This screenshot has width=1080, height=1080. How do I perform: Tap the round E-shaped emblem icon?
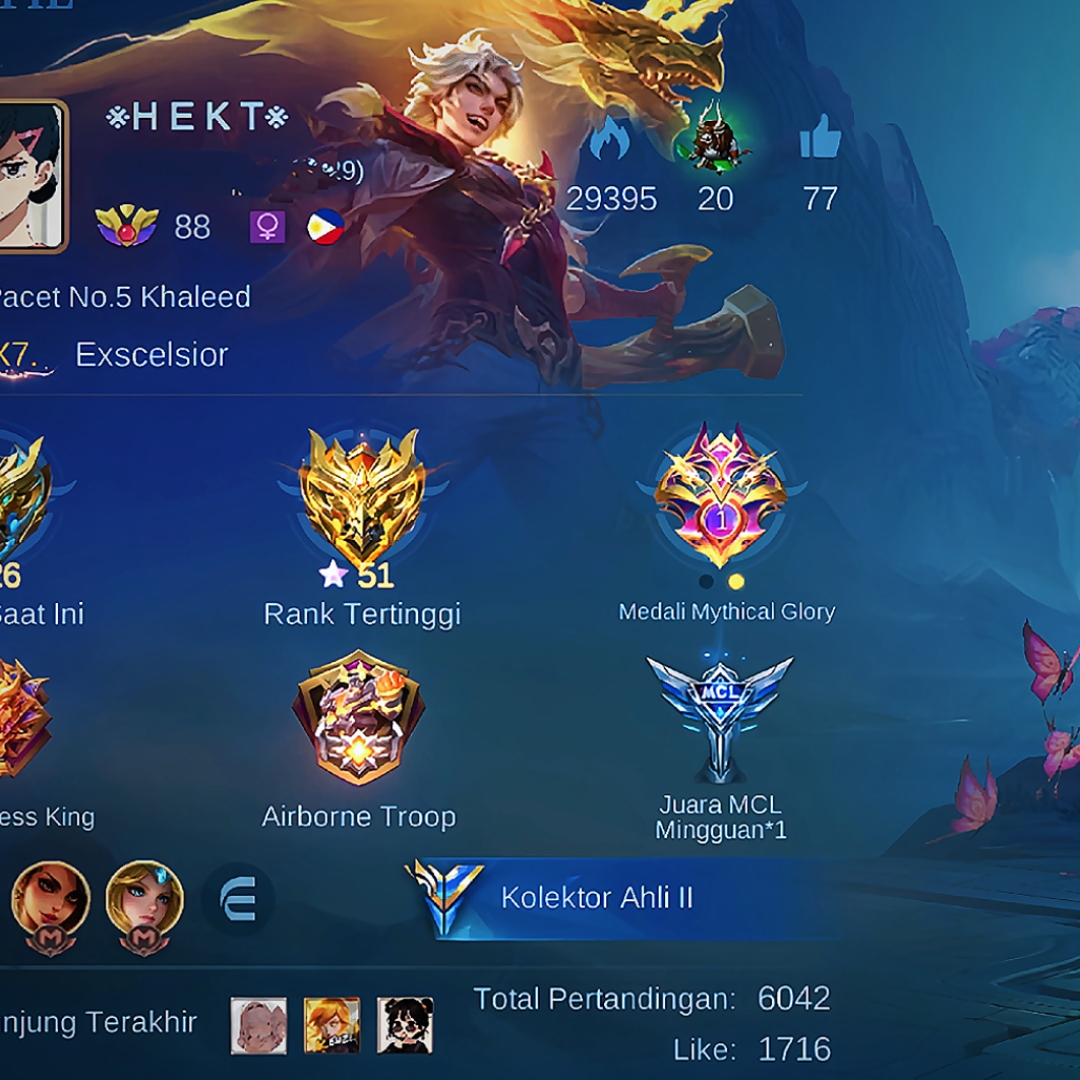238,902
